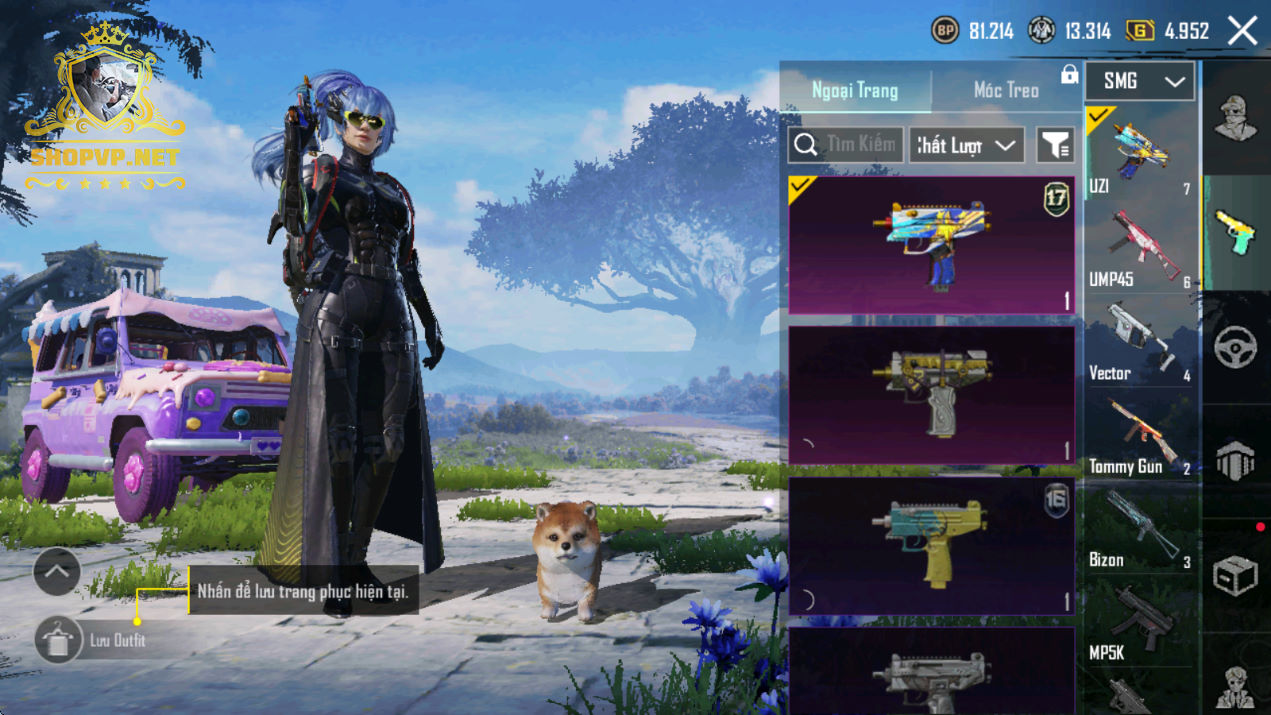Viewport: 1271px width, 715px height.
Task: Open the Móc Treo tab
Action: point(1006,90)
